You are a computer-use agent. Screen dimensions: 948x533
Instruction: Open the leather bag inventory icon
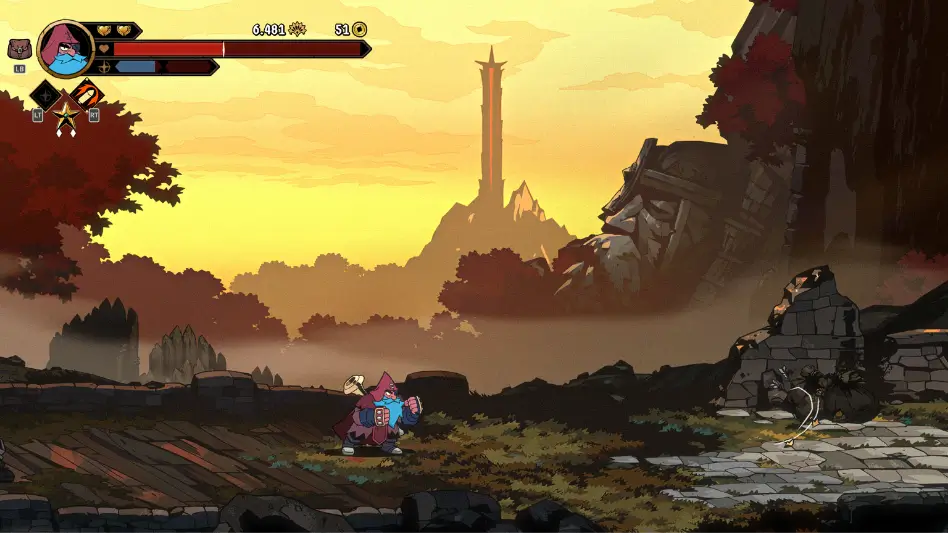[x=19, y=48]
